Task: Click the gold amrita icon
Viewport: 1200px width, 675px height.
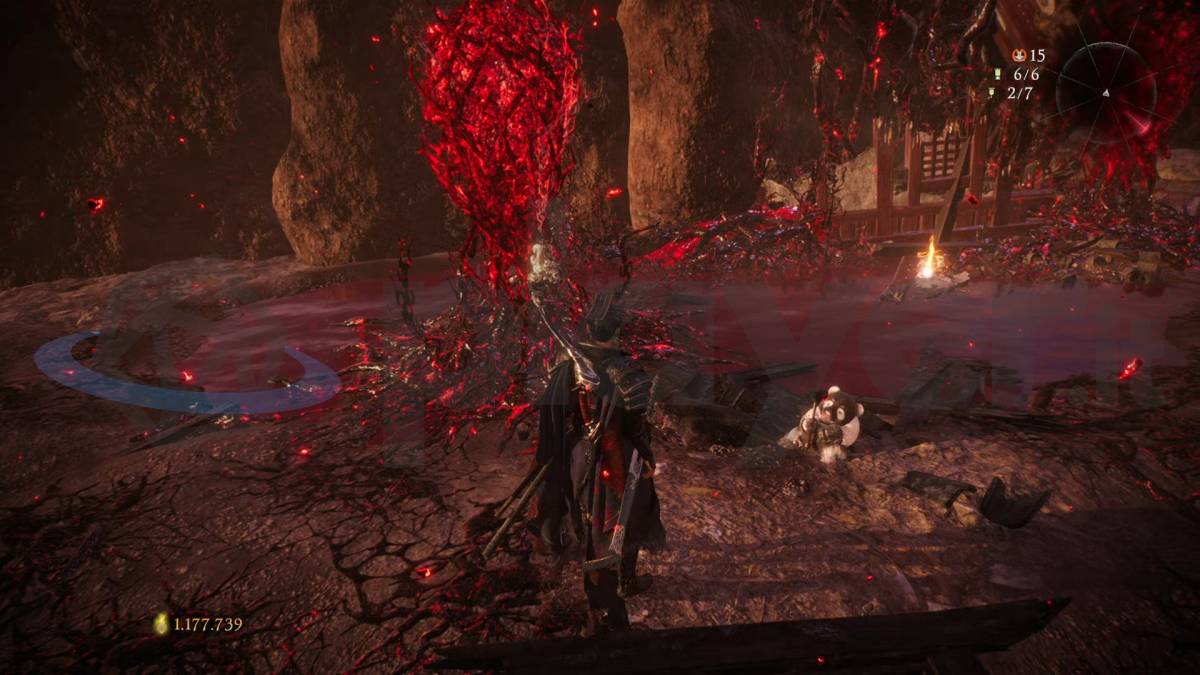Action: [161, 624]
